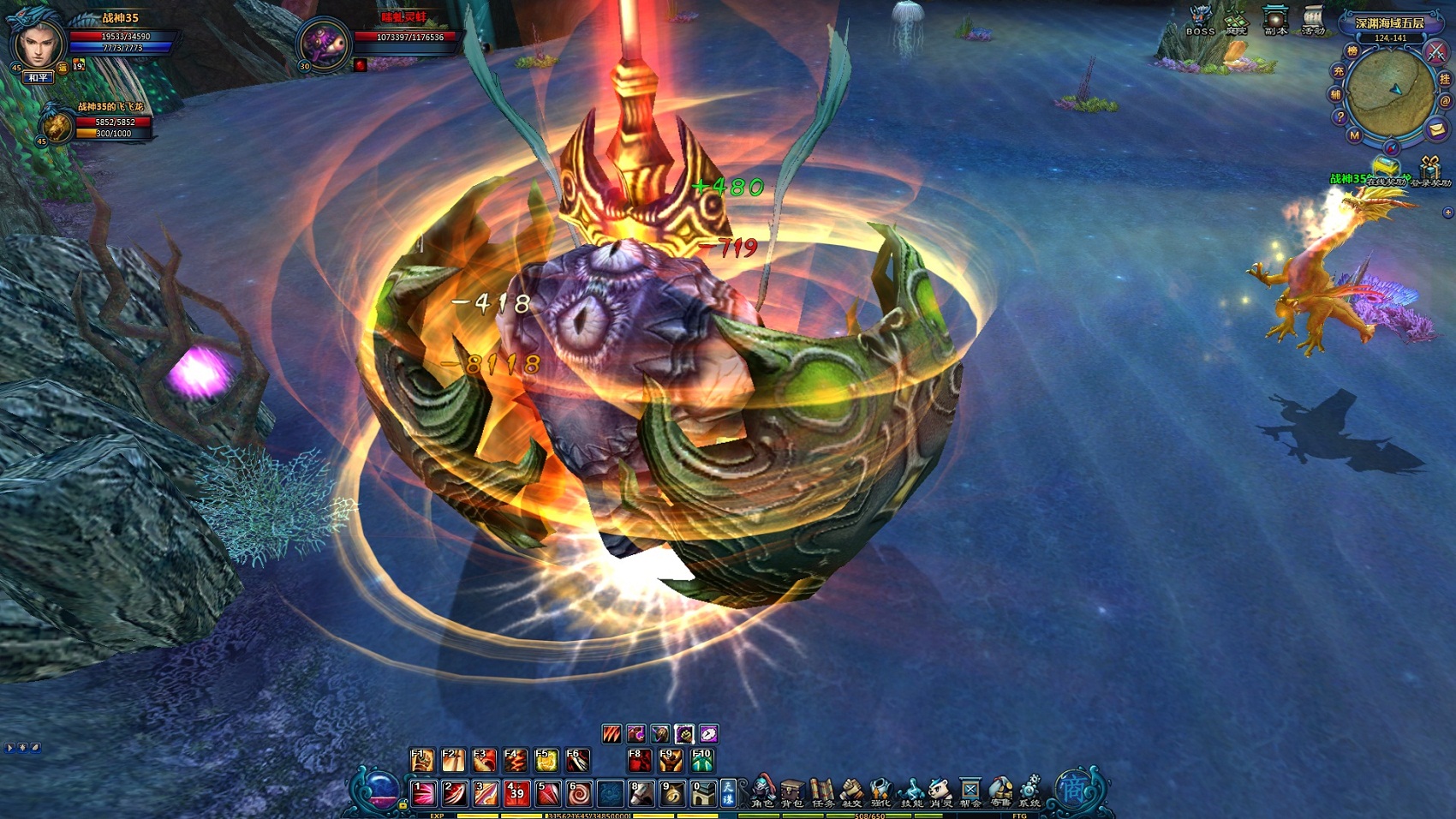1456x819 pixels.
Task: Open the 活动 events scroll
Action: tap(1313, 19)
